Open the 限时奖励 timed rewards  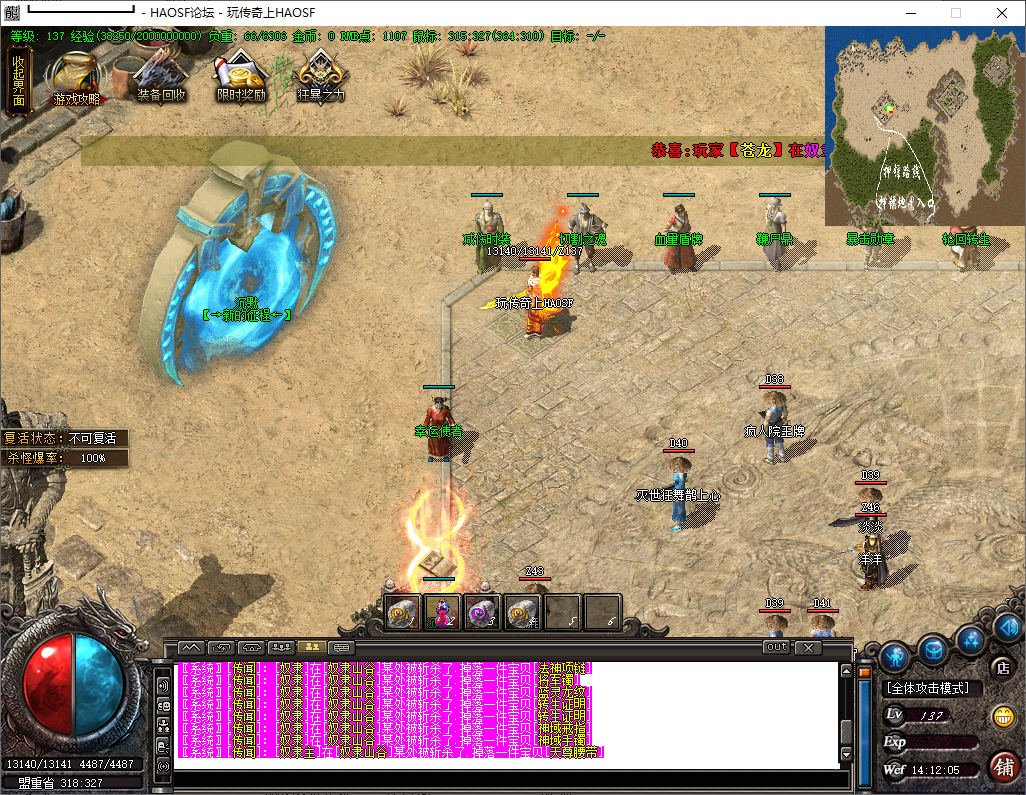coord(241,76)
